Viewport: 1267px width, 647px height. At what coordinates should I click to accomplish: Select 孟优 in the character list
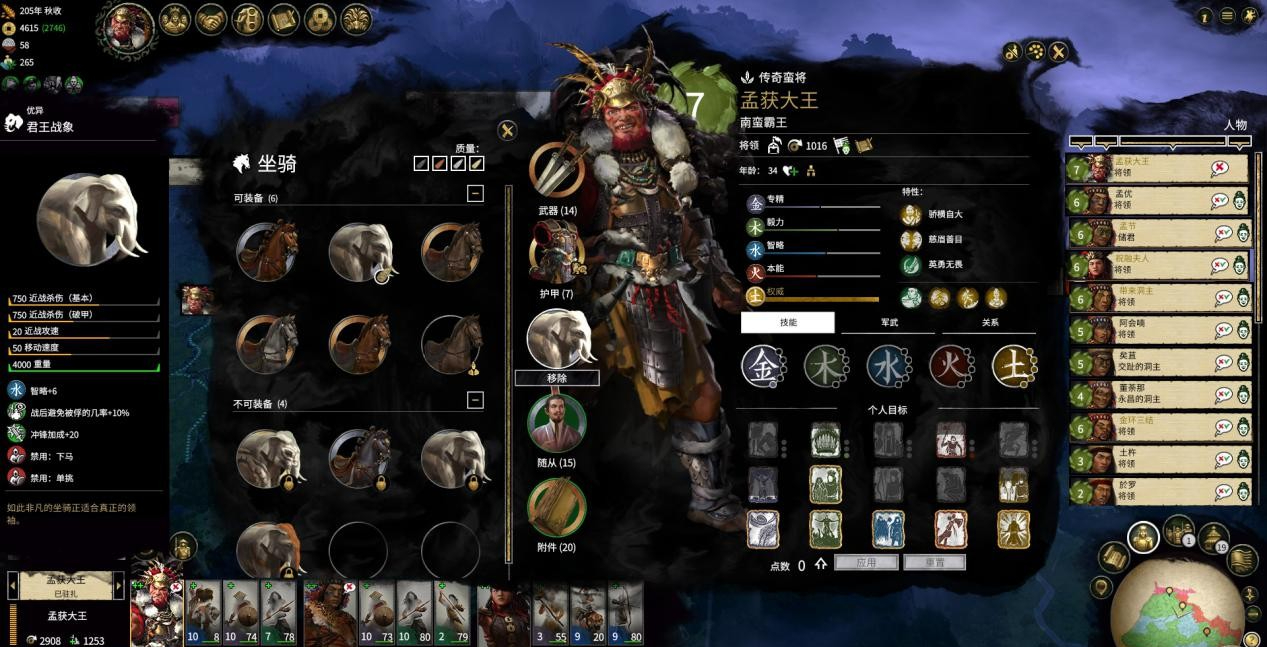point(1160,199)
